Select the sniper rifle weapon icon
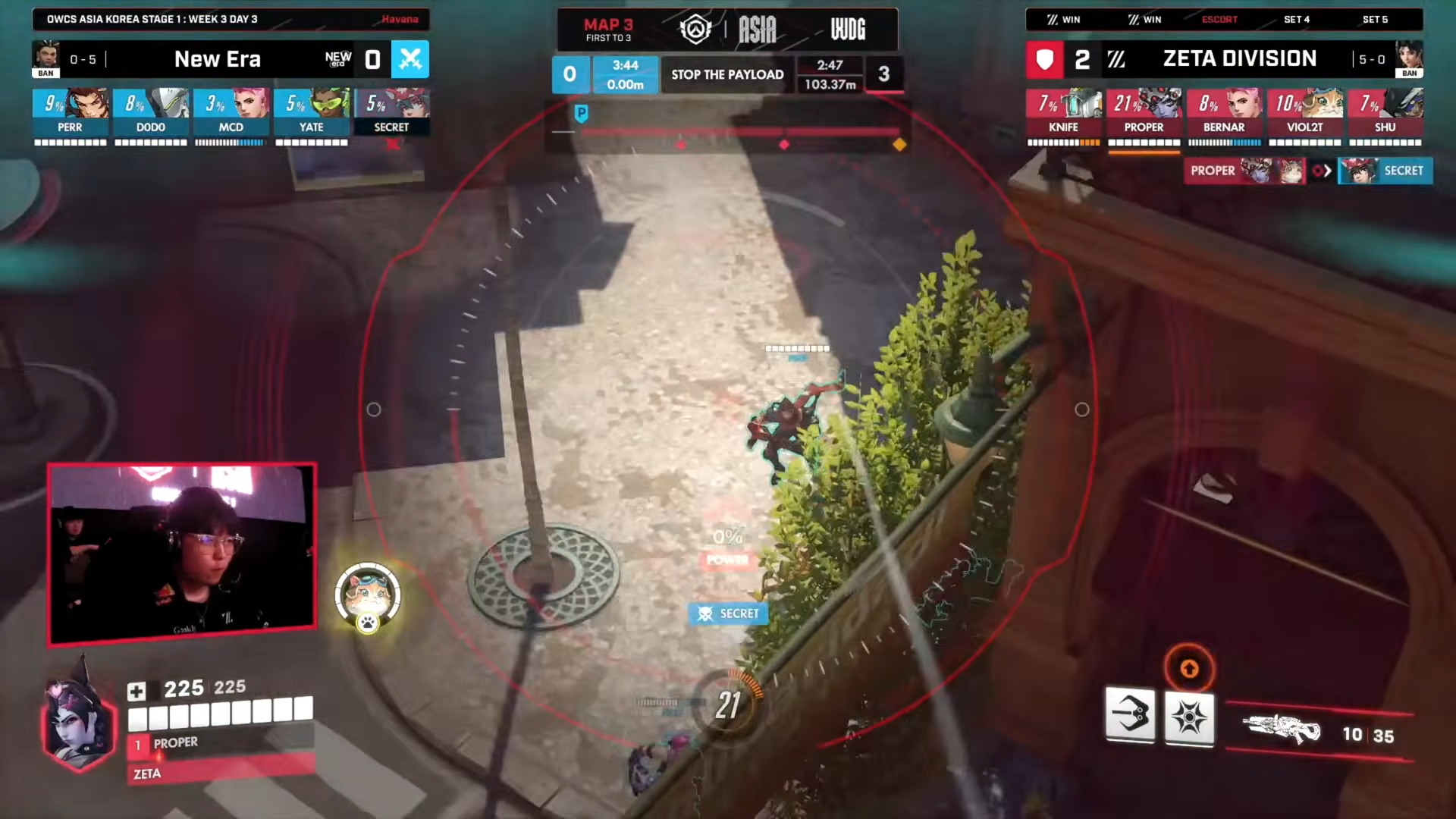Screen dimensions: 1456x819 point(1282,730)
